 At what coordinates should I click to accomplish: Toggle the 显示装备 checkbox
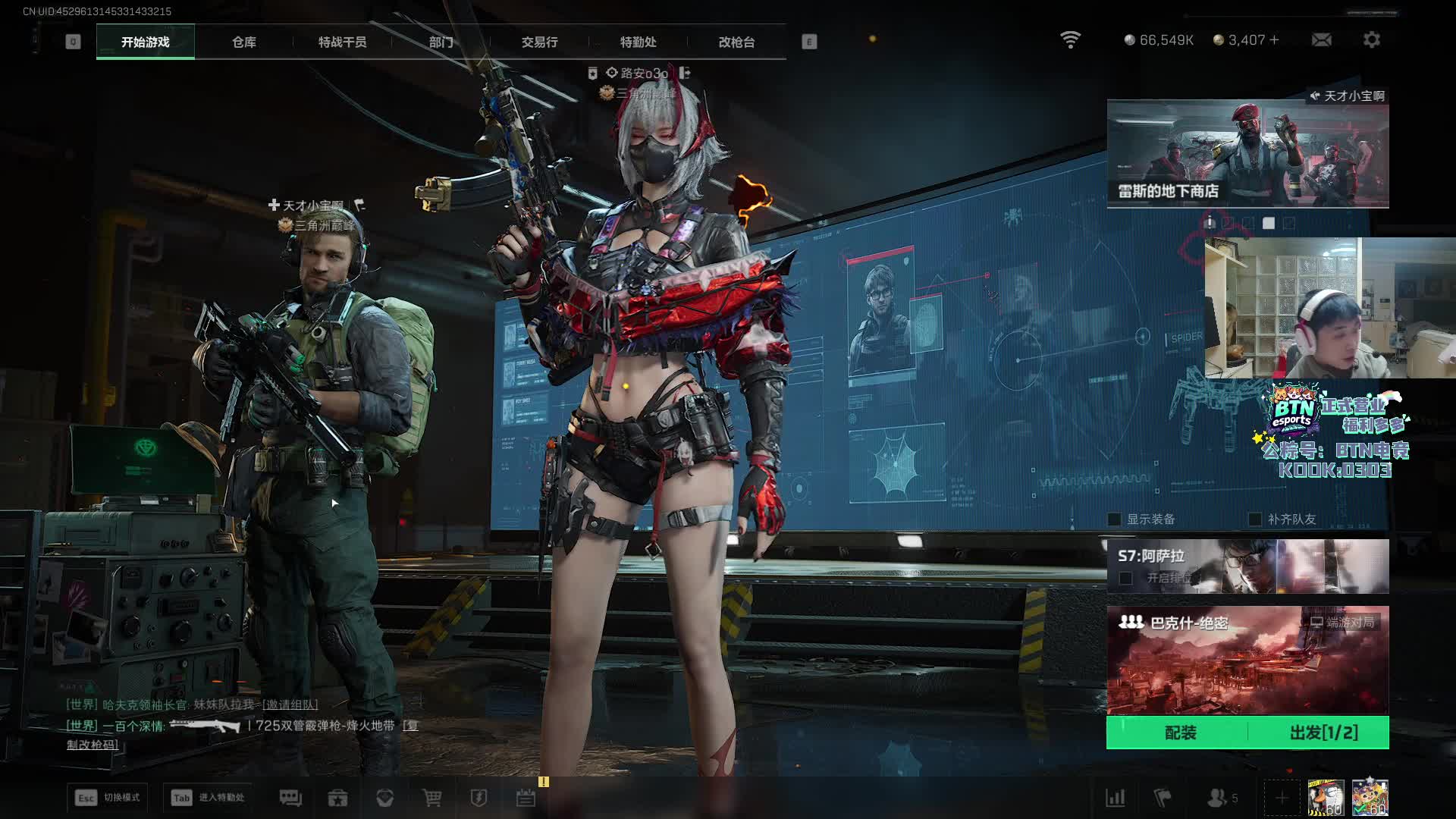point(1115,519)
